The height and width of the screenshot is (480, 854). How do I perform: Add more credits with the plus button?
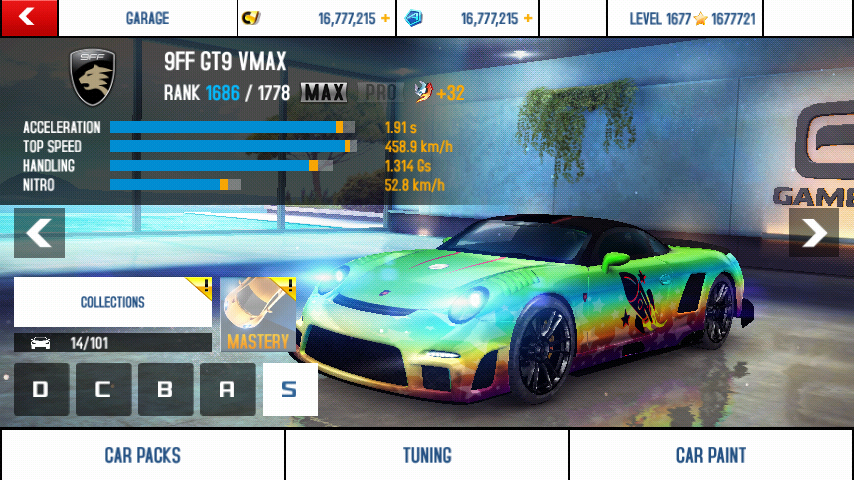(x=385, y=18)
